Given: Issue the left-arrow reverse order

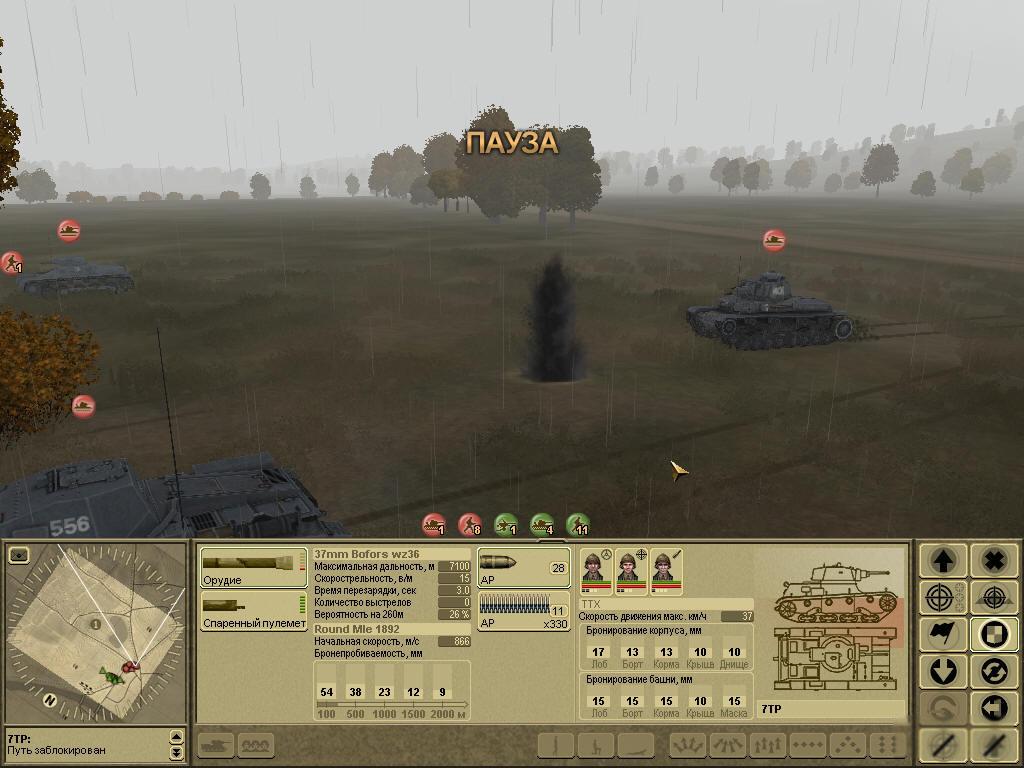Looking at the screenshot, I should coord(993,709).
